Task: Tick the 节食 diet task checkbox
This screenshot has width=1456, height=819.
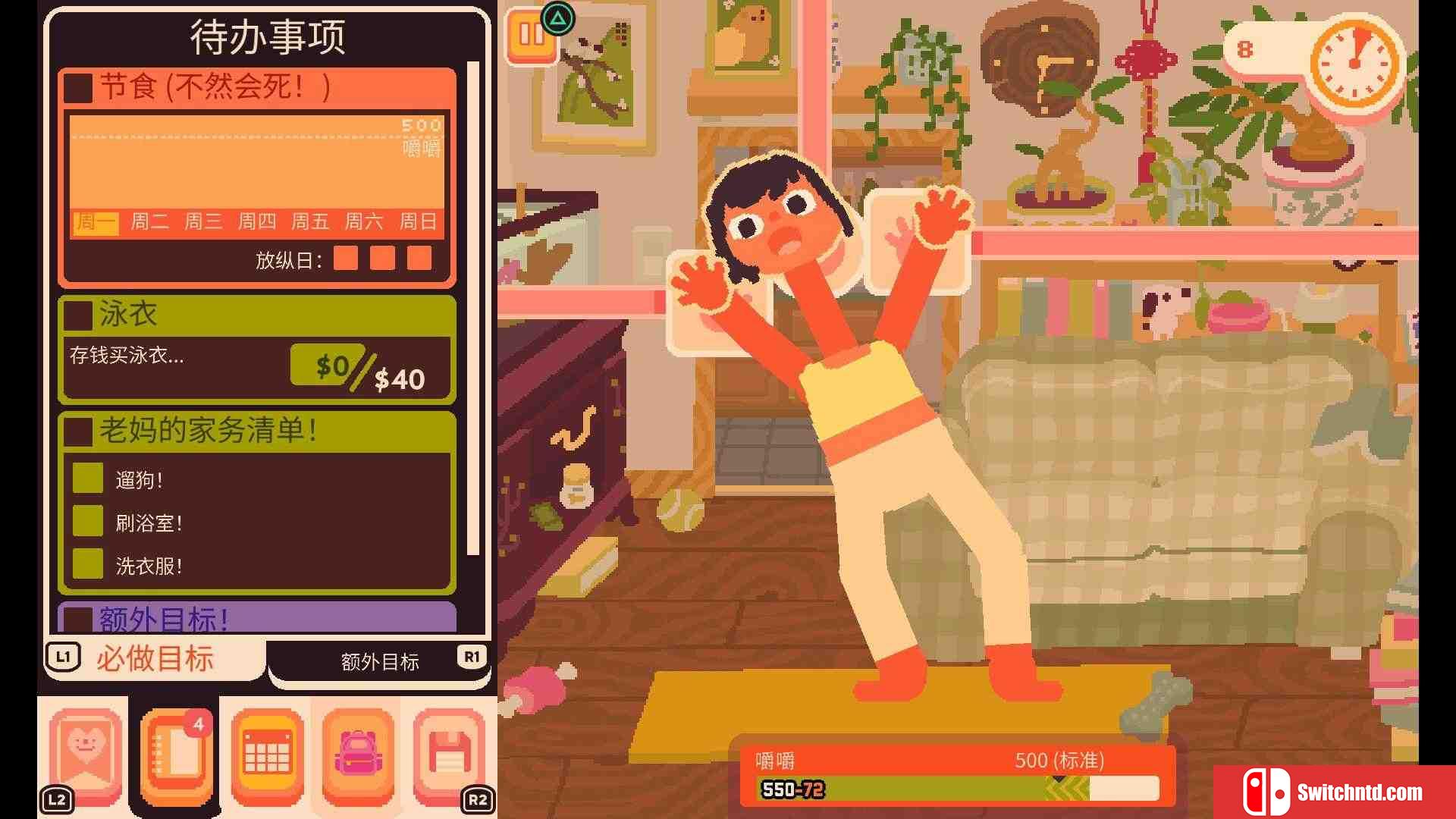Action: [x=79, y=87]
